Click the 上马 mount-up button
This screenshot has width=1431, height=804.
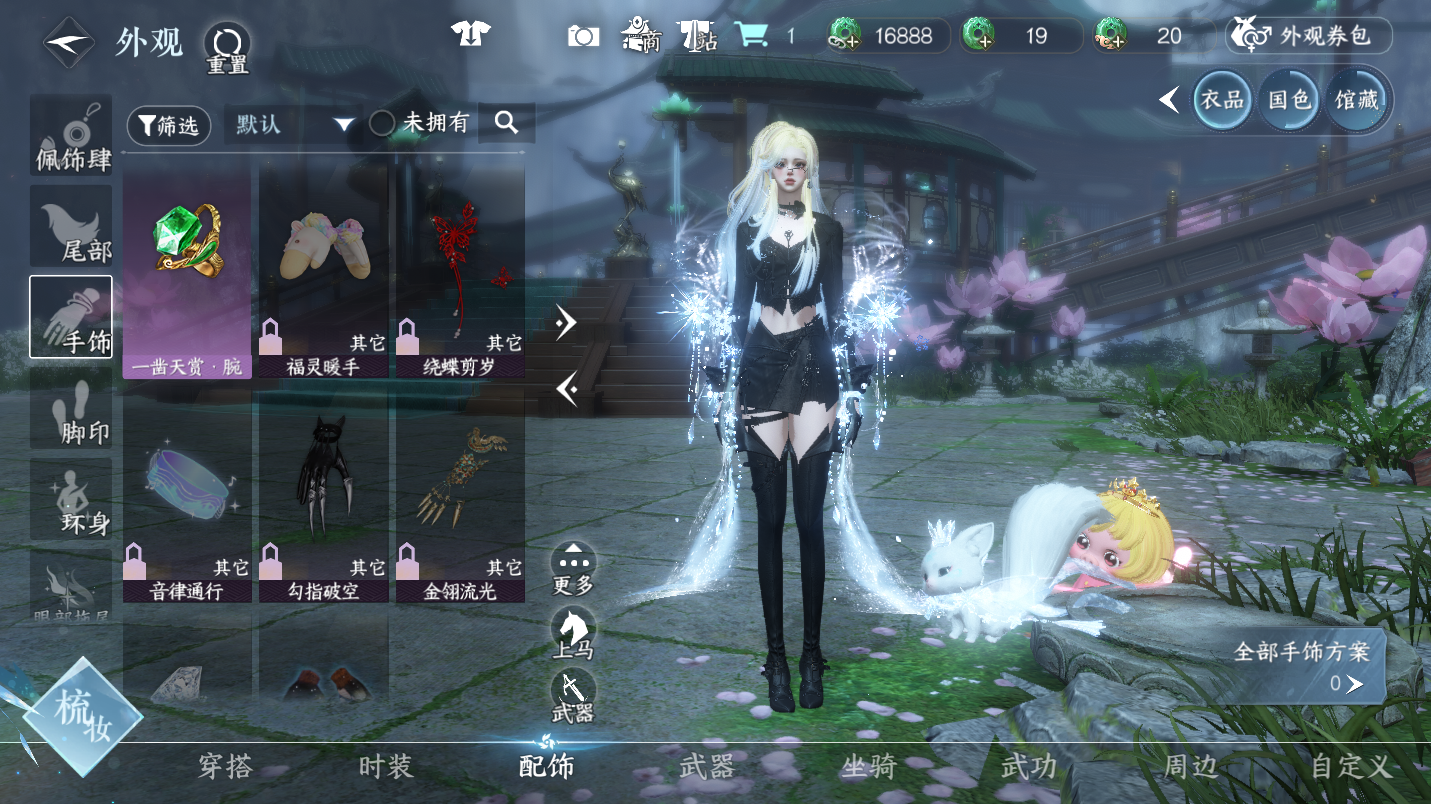(573, 632)
